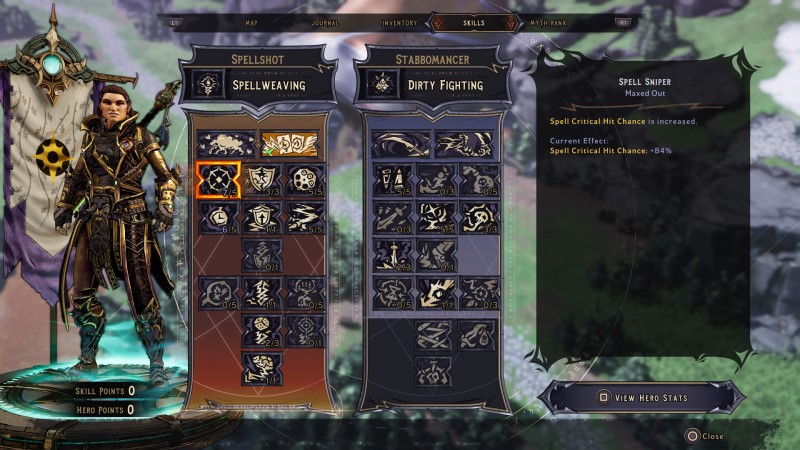The height and width of the screenshot is (450, 800).
Task: Click the View Hero Stats button
Action: [x=642, y=398]
